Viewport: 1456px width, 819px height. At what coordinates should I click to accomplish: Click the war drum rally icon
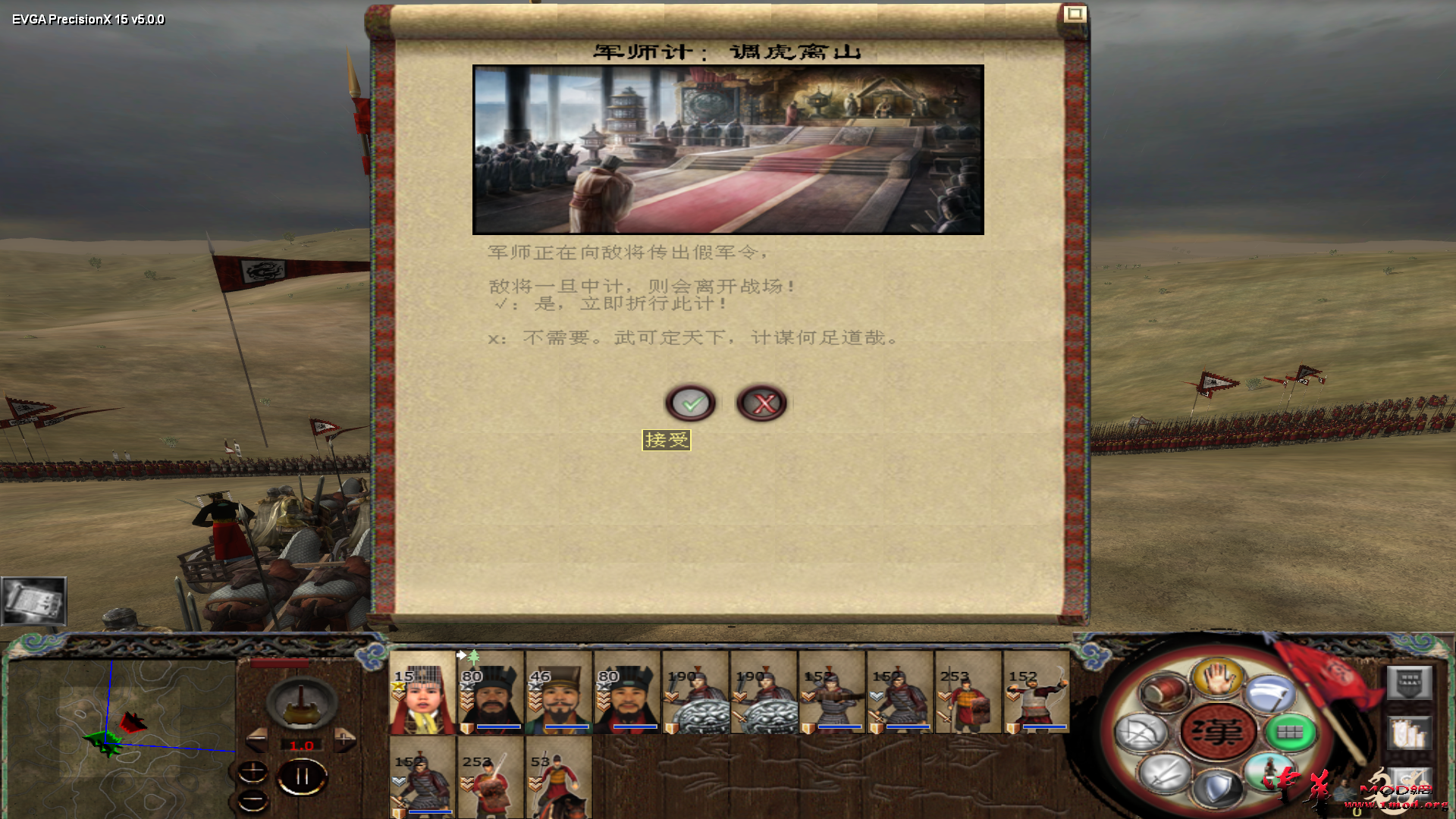(1162, 692)
